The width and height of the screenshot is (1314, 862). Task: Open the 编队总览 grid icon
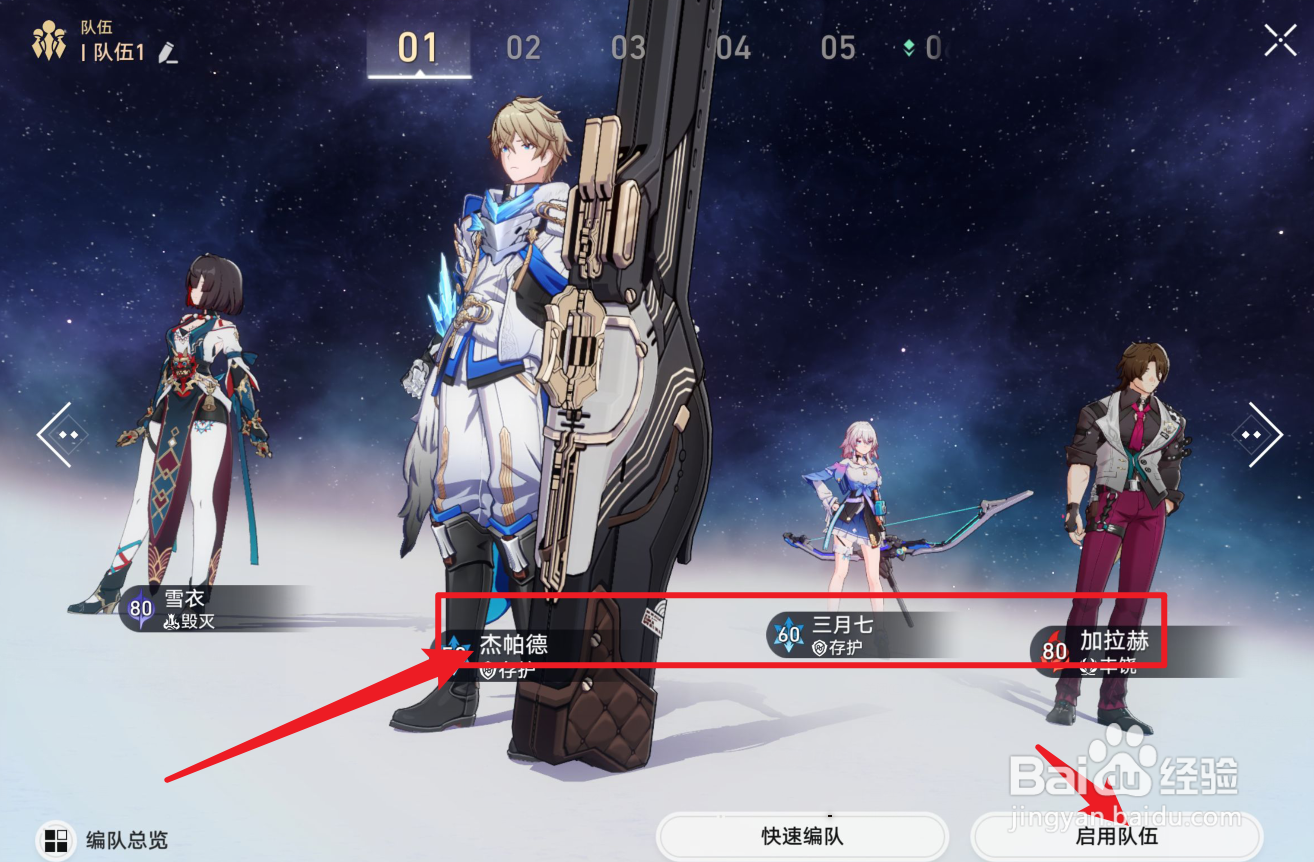tap(55, 841)
